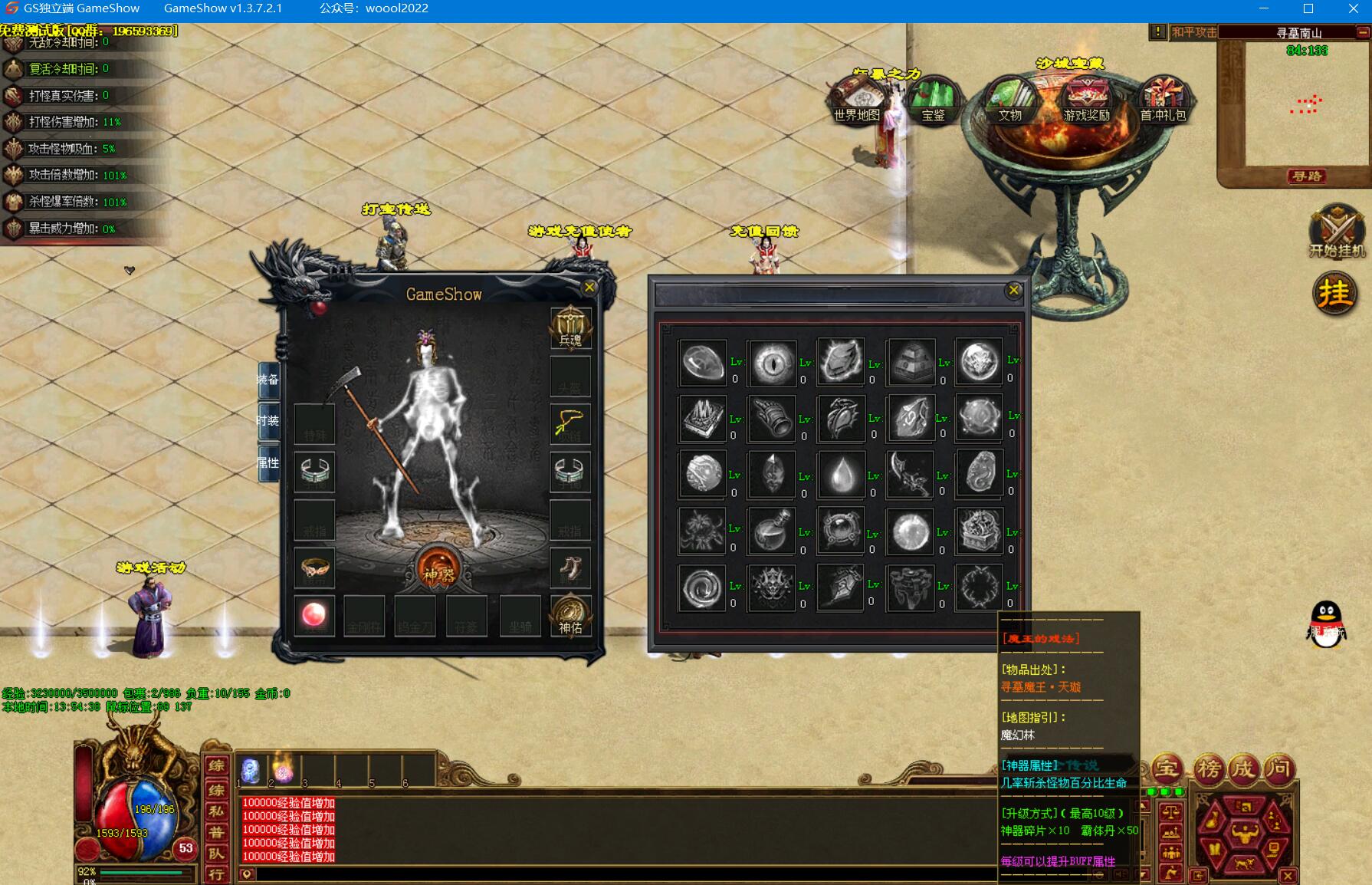Viewport: 1372px width, 885px height.
Task: Open the 榜 ranking button
Action: pos(1208,768)
